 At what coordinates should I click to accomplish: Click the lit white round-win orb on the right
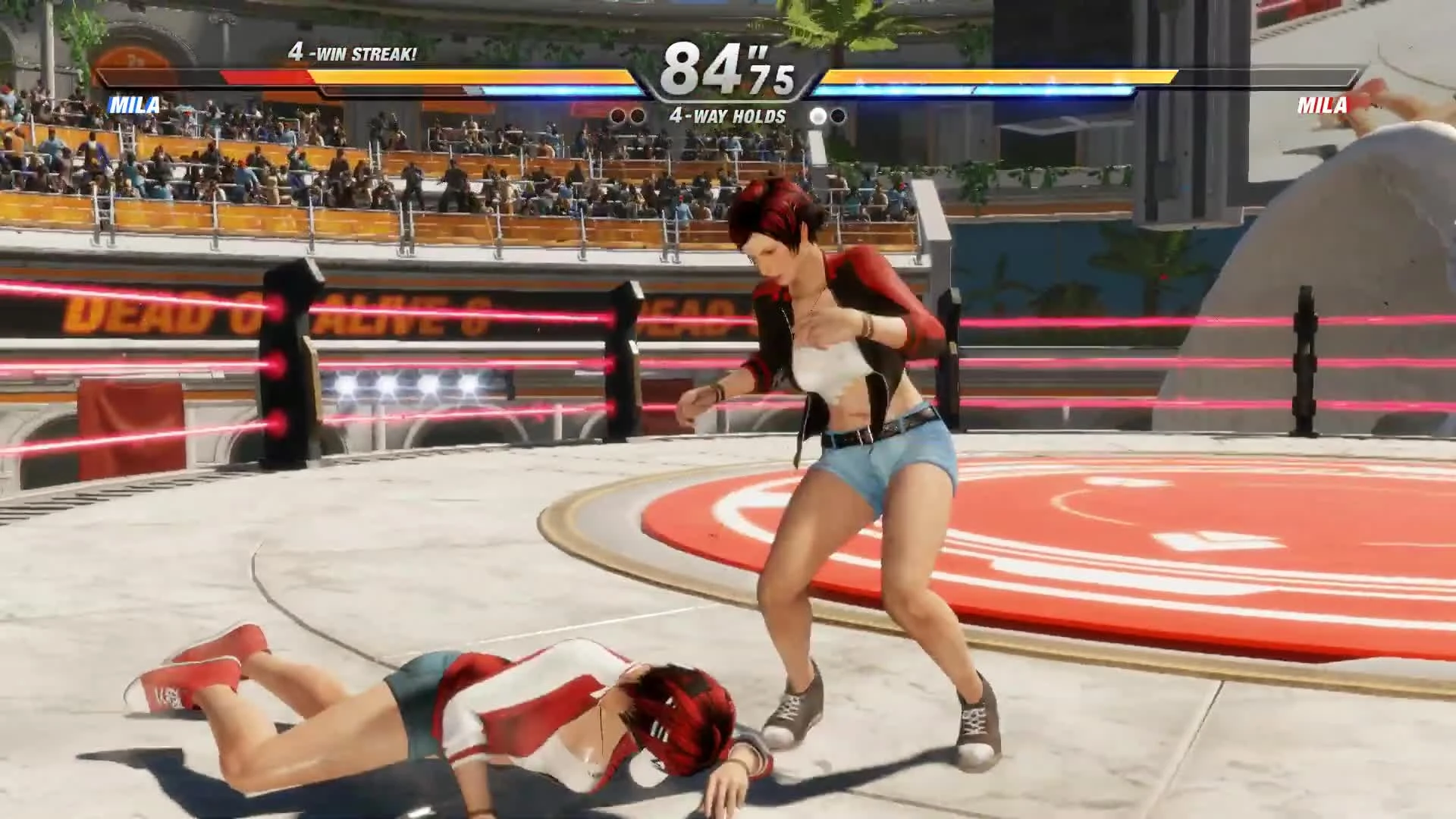(817, 115)
